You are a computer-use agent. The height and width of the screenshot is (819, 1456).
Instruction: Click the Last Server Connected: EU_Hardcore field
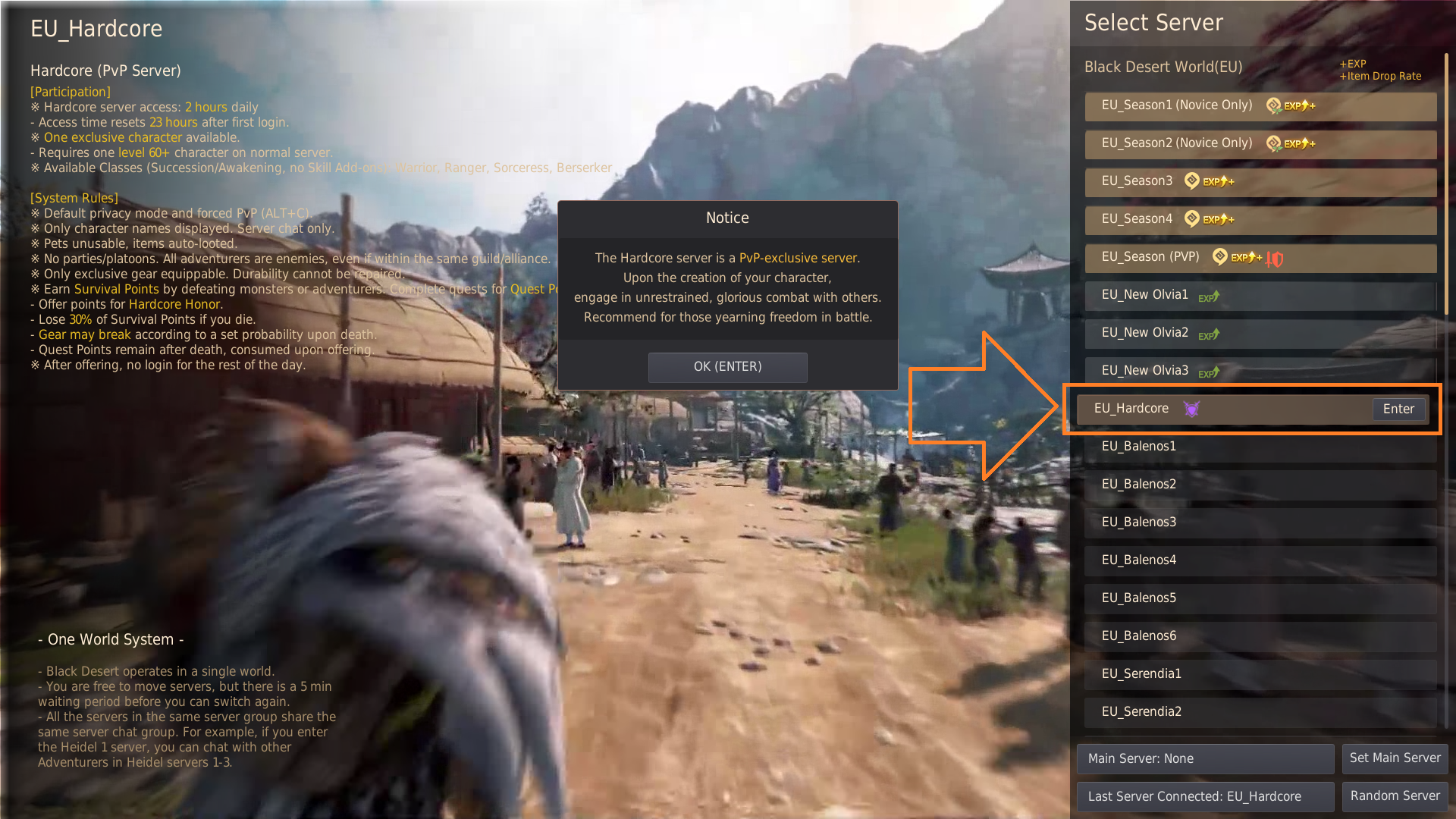click(1205, 796)
